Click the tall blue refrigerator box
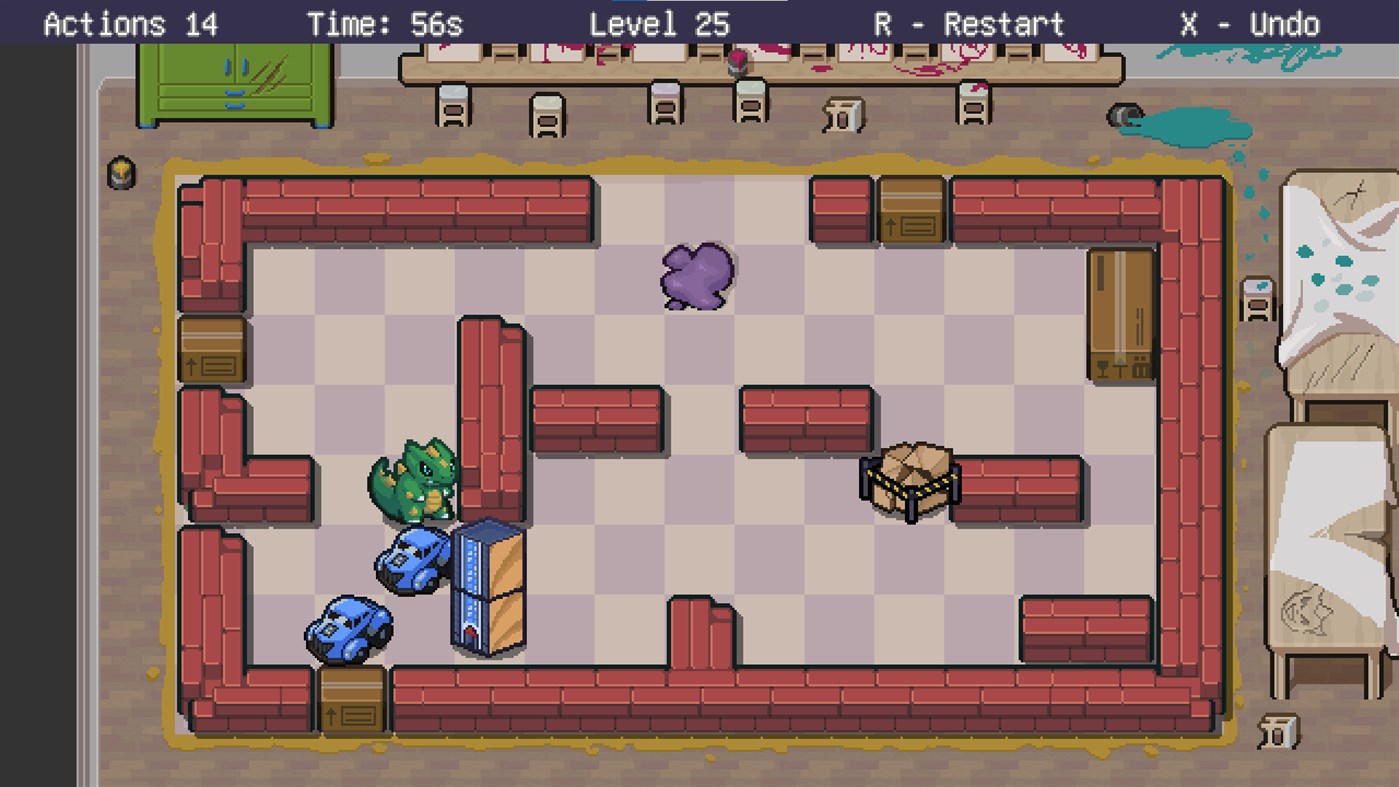 tap(488, 585)
